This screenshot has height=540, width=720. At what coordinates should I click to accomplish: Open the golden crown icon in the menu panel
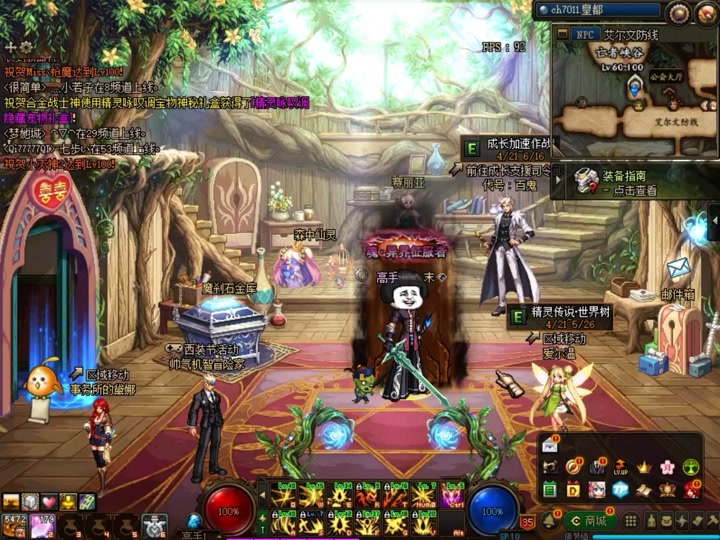coord(643,467)
